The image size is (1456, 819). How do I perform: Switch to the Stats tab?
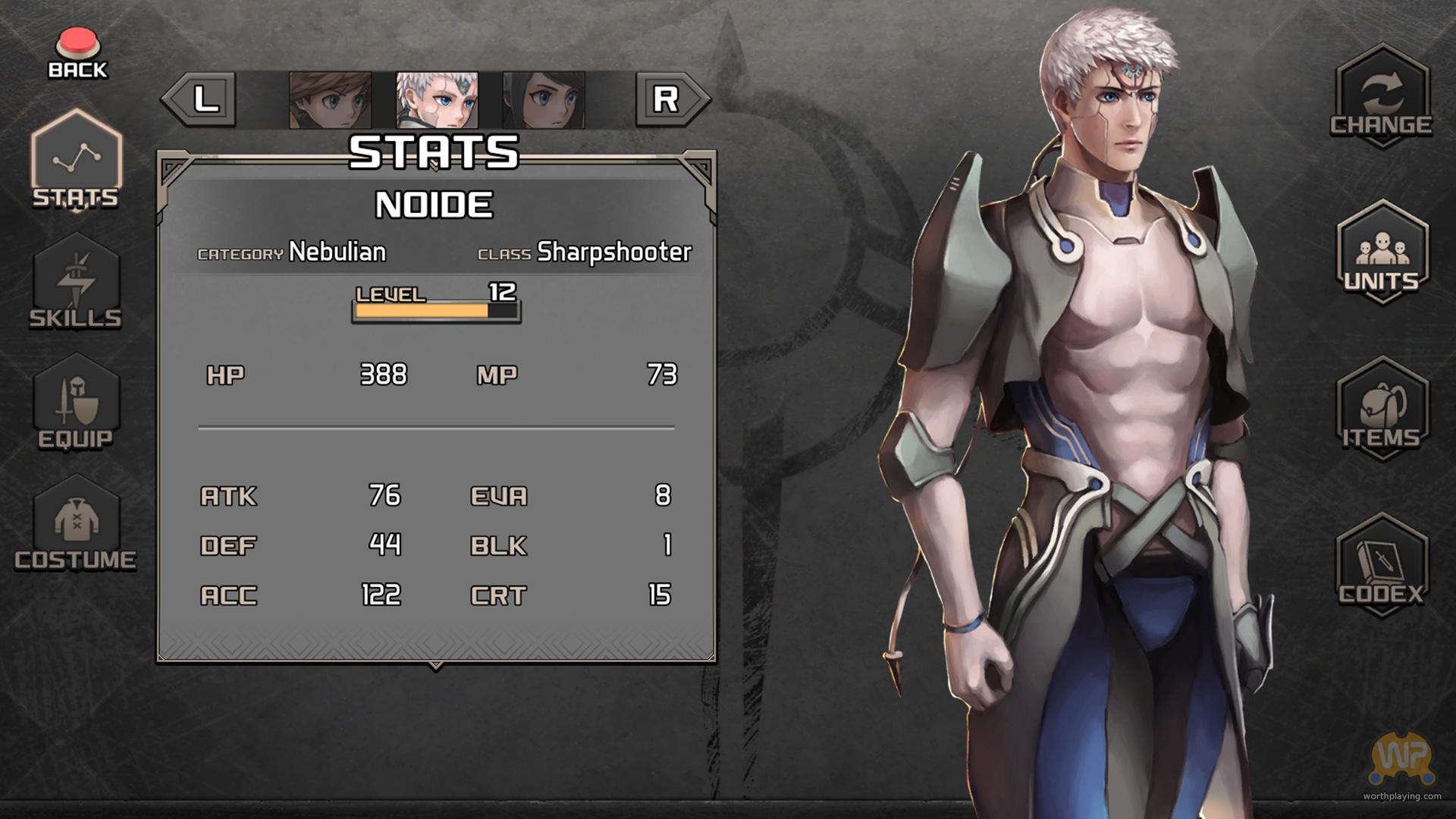(76, 161)
